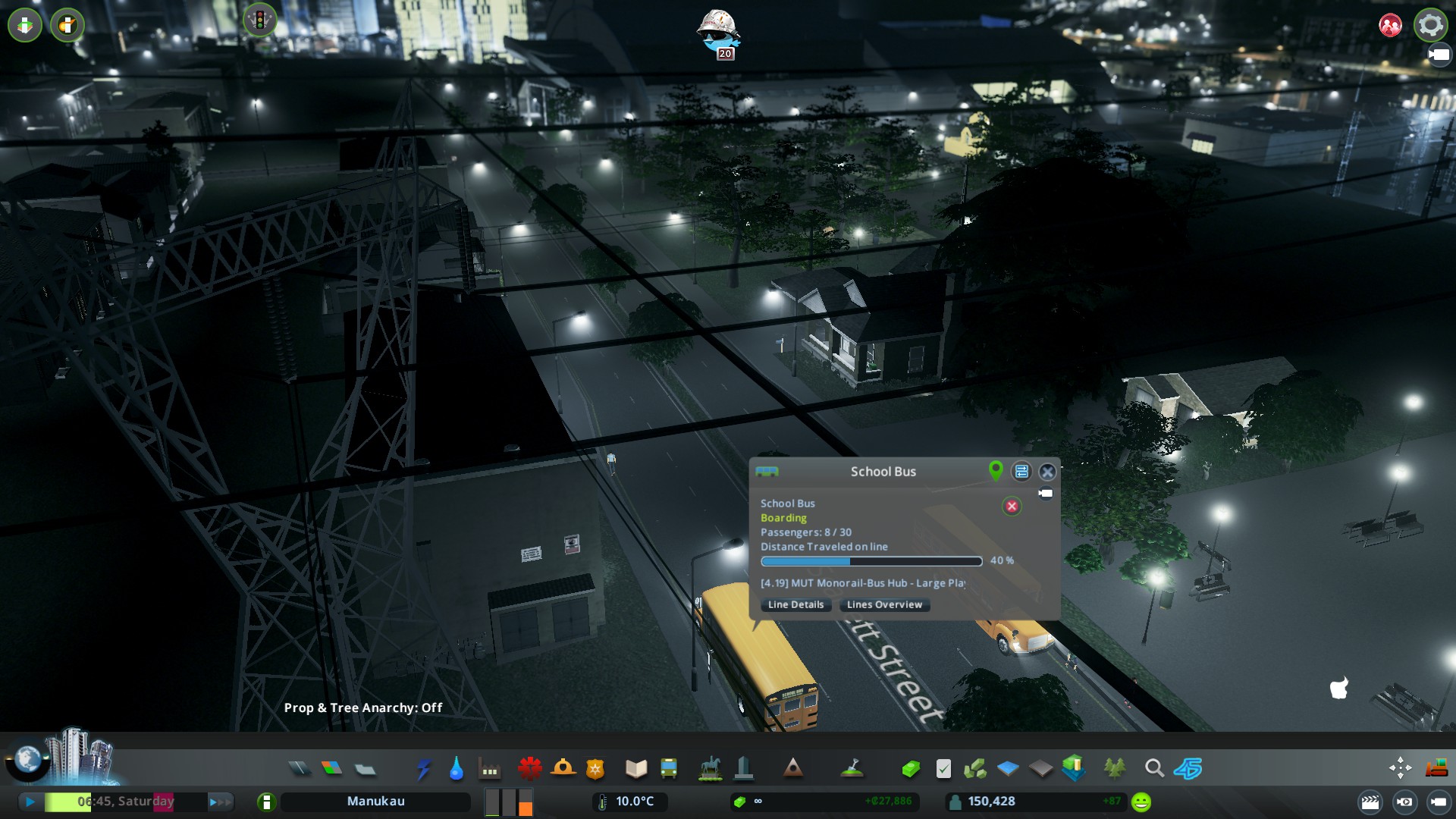The height and width of the screenshot is (819, 1456).
Task: Open the Electricity lightning bolt menu
Action: 423,769
